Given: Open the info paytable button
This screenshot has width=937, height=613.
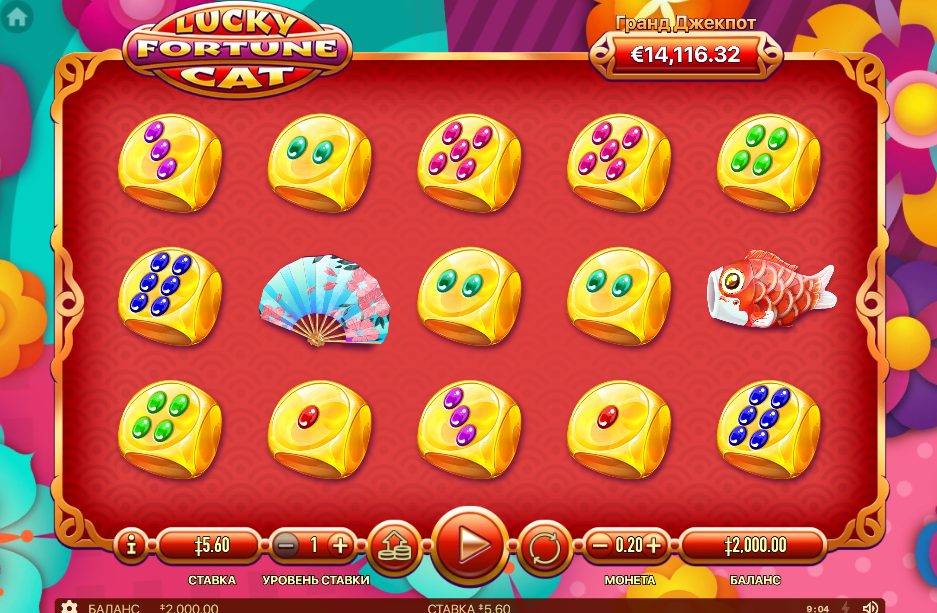Looking at the screenshot, I should [x=131, y=546].
